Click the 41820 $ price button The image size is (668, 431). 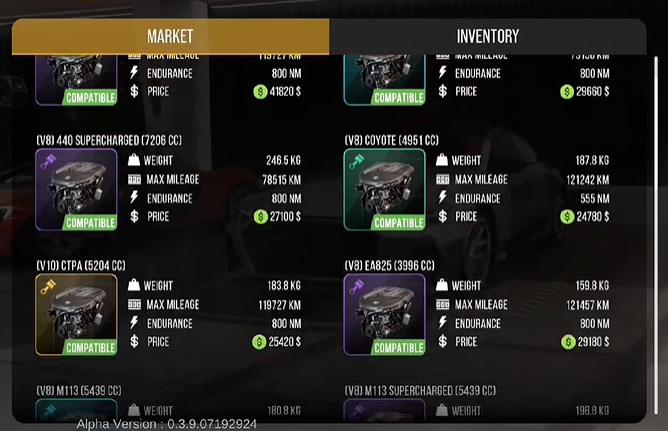[x=277, y=91]
